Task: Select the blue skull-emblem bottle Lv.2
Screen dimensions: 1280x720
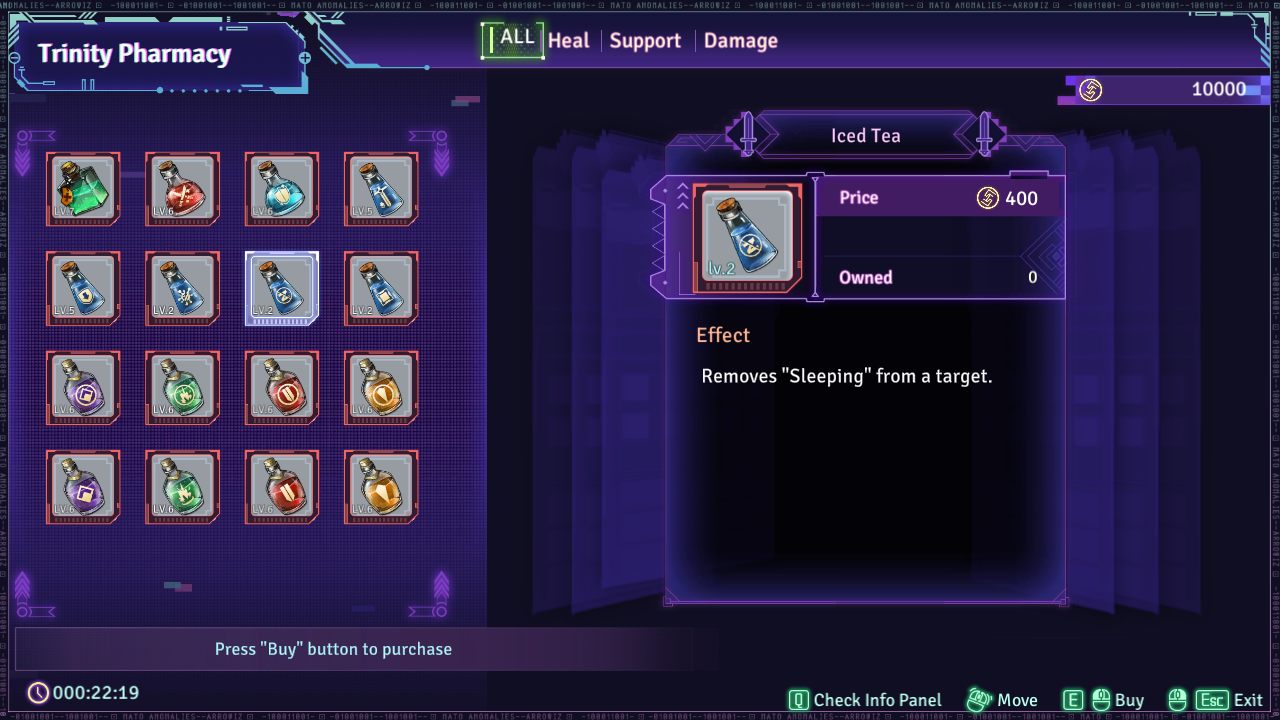Action: (182, 288)
